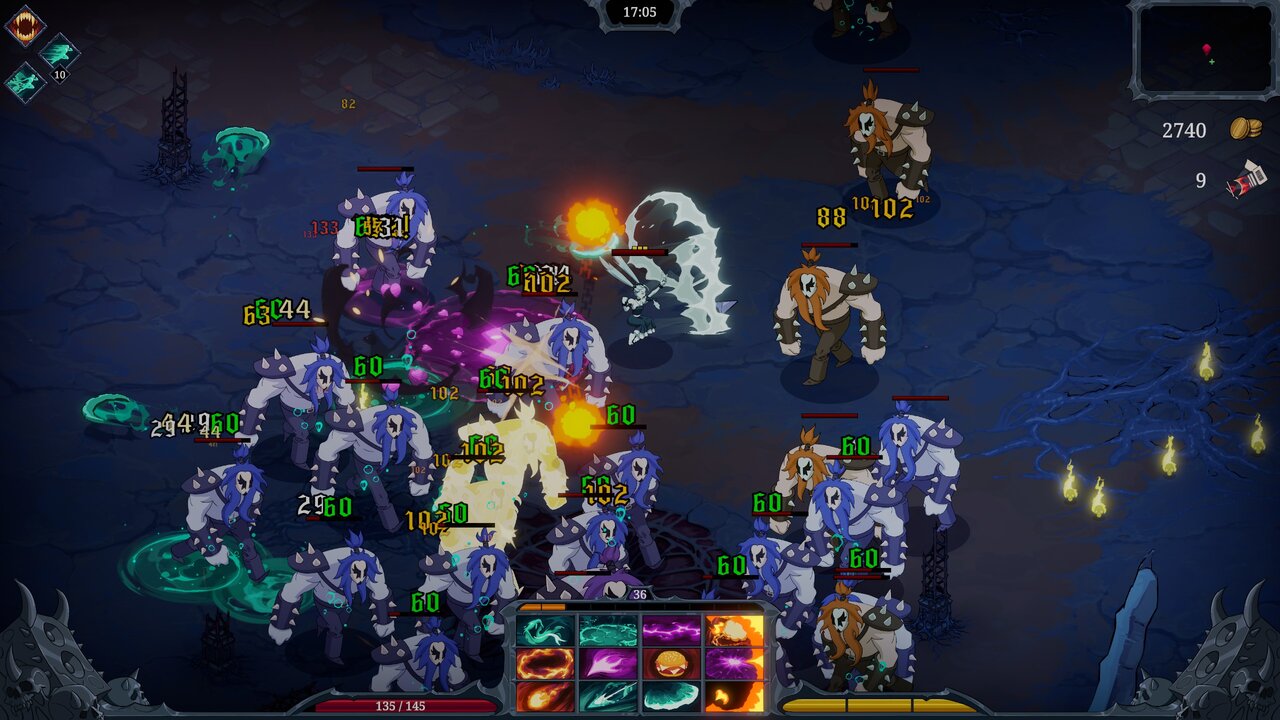Viewport: 1280px width, 720px height.
Task: Click the teal dash icon with 10 badge
Action: 59,53
